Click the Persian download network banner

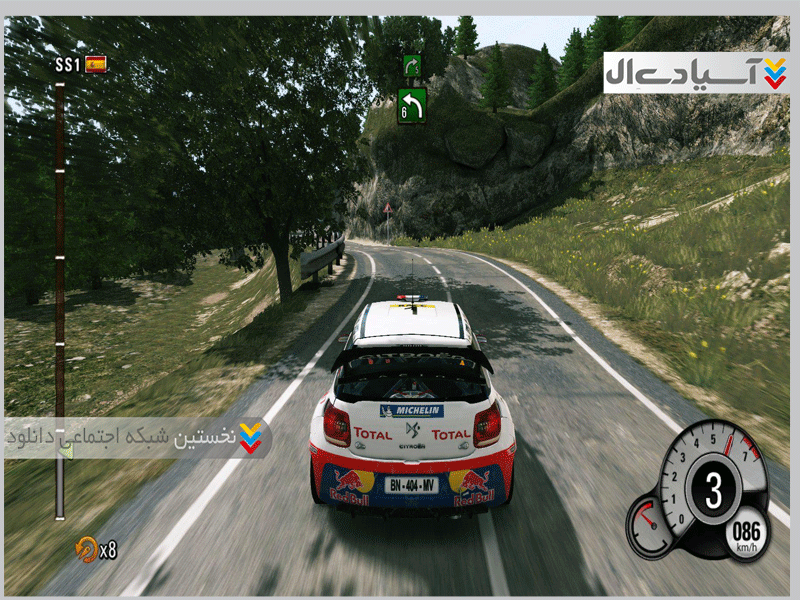(138, 438)
